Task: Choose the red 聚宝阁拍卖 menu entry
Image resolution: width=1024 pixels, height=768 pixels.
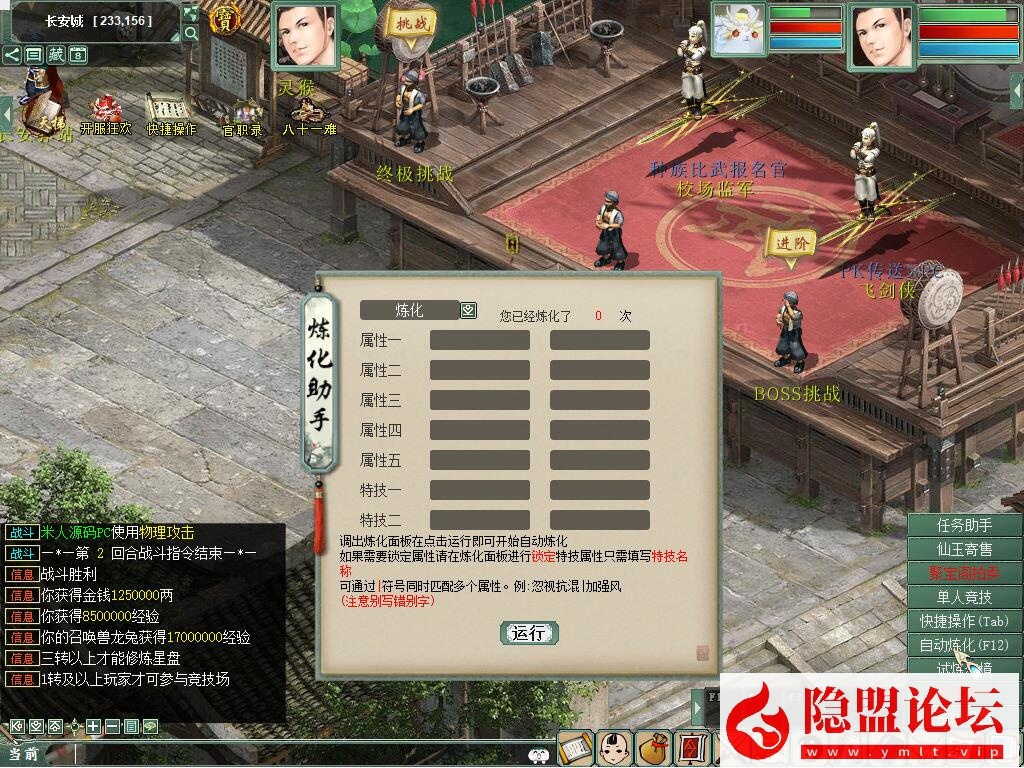Action: (964, 573)
